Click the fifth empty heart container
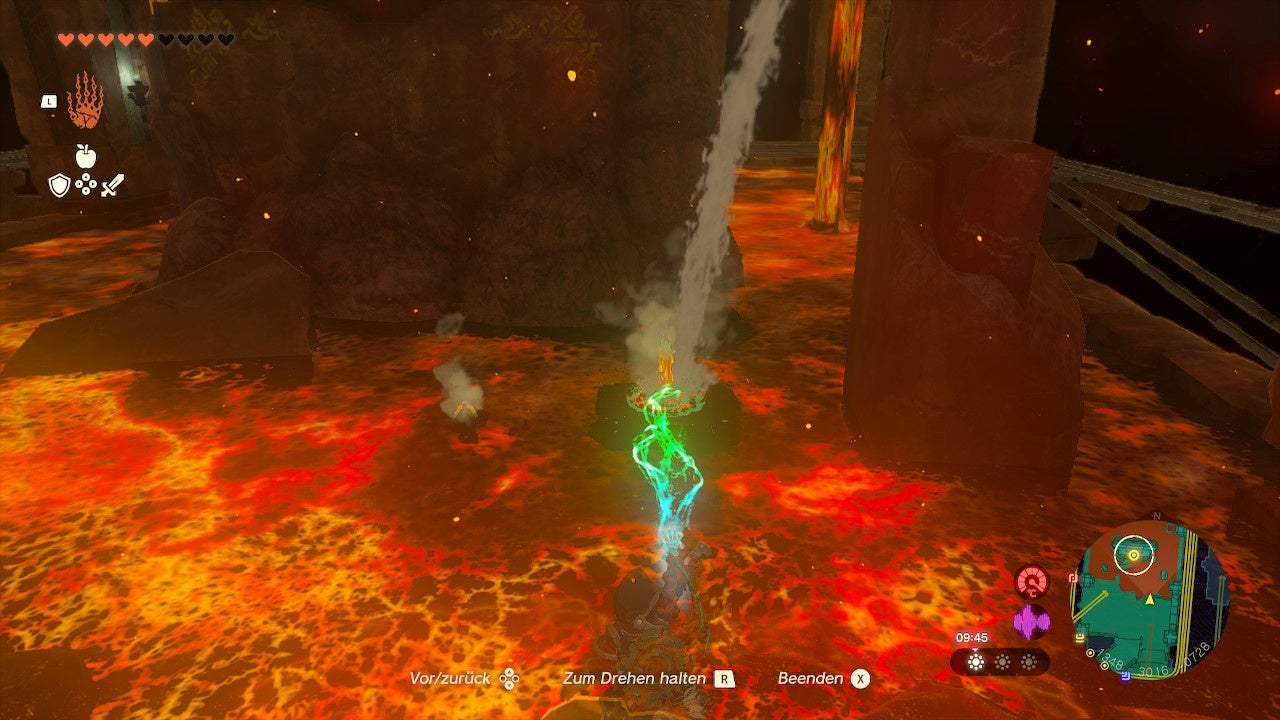This screenshot has width=1280, height=720. coord(145,38)
